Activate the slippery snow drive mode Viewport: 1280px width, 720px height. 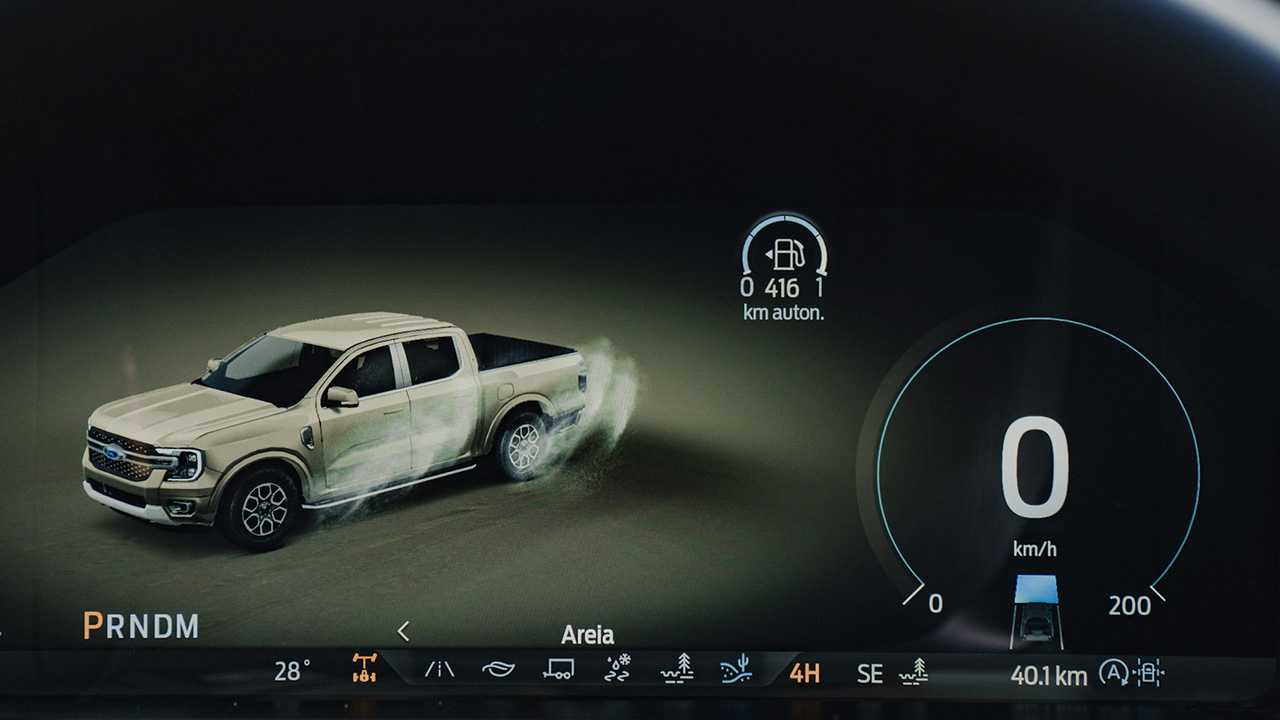point(618,669)
